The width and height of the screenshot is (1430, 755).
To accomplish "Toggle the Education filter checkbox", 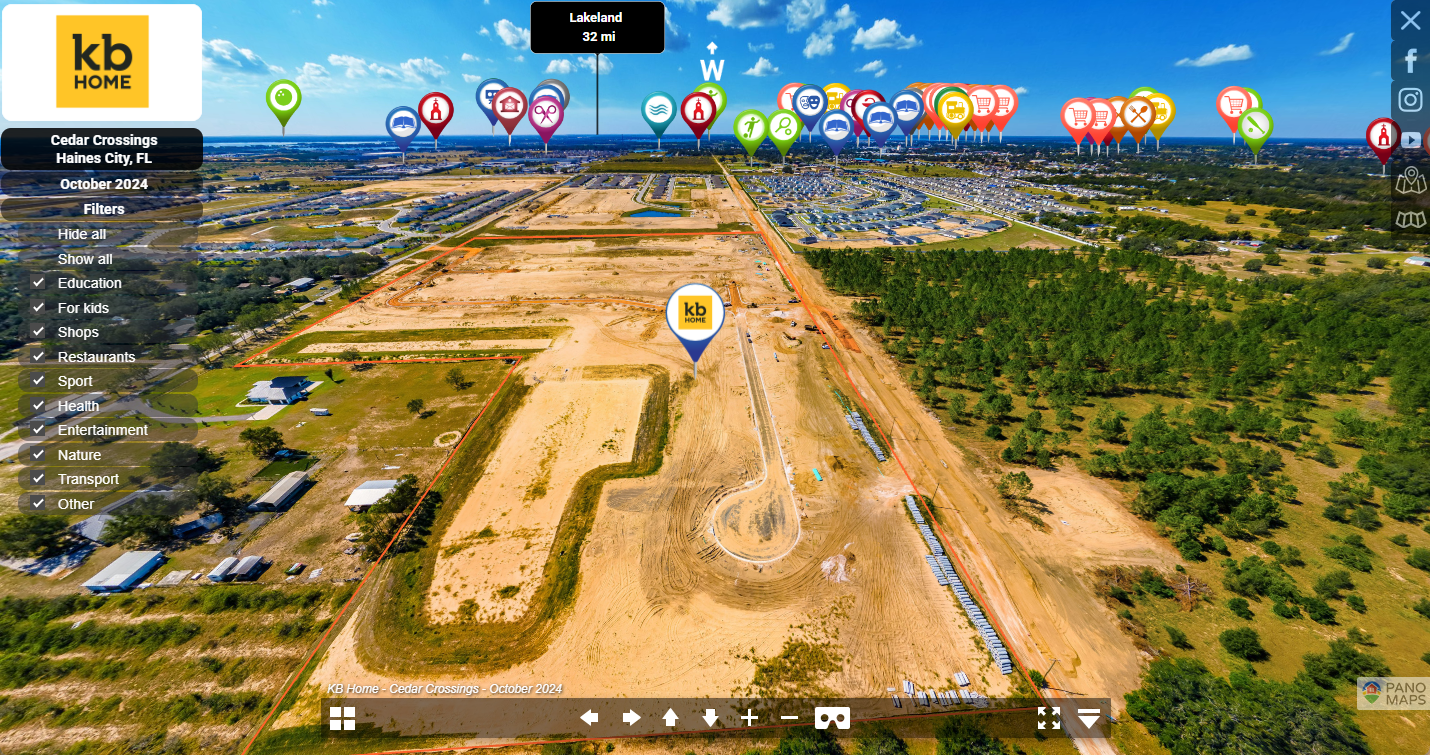I will 38,283.
